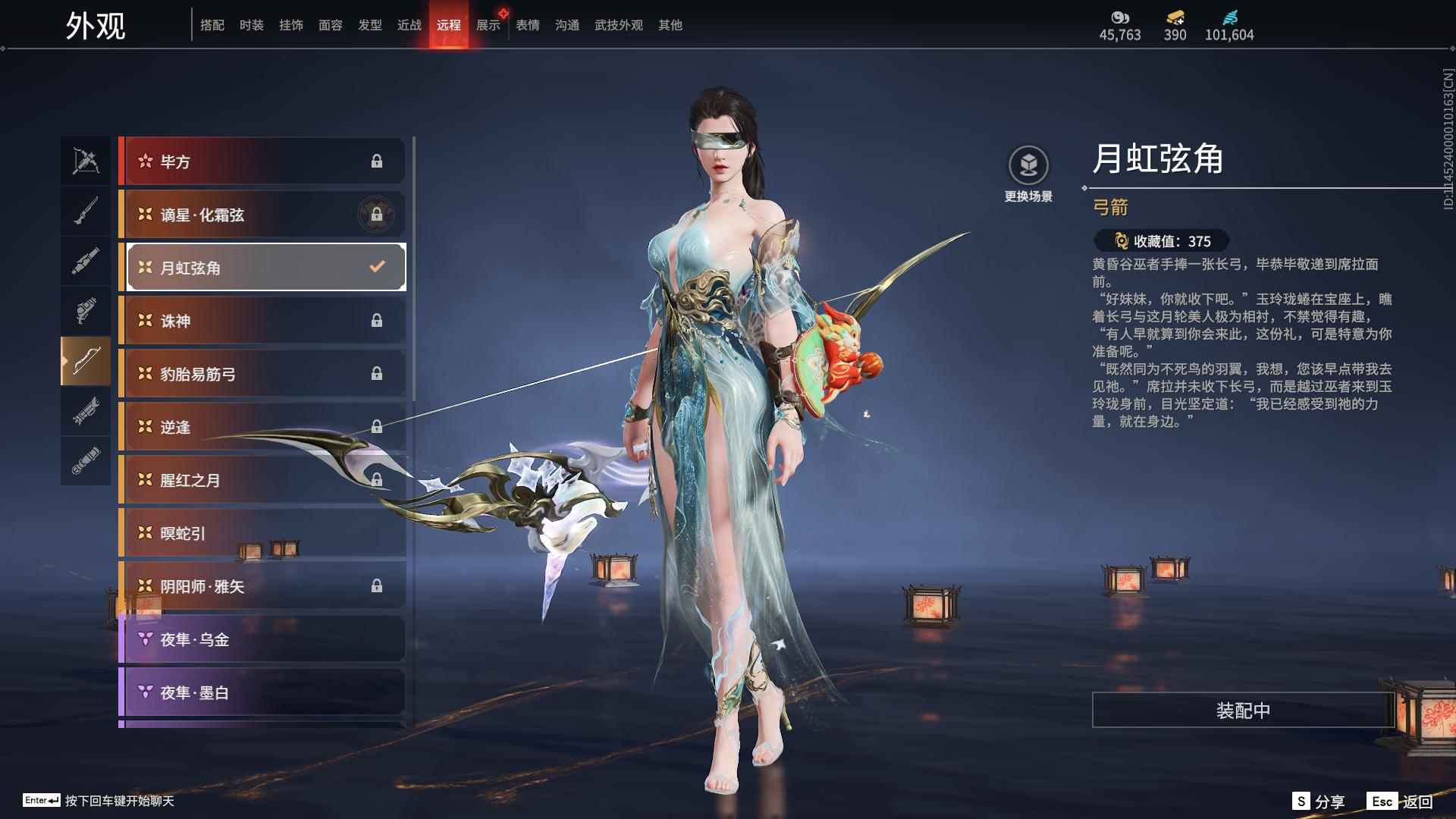Image resolution: width=1456 pixels, height=819 pixels.
Task: Toggle the equipped checkmark on 月虹弦角
Action: [x=375, y=266]
